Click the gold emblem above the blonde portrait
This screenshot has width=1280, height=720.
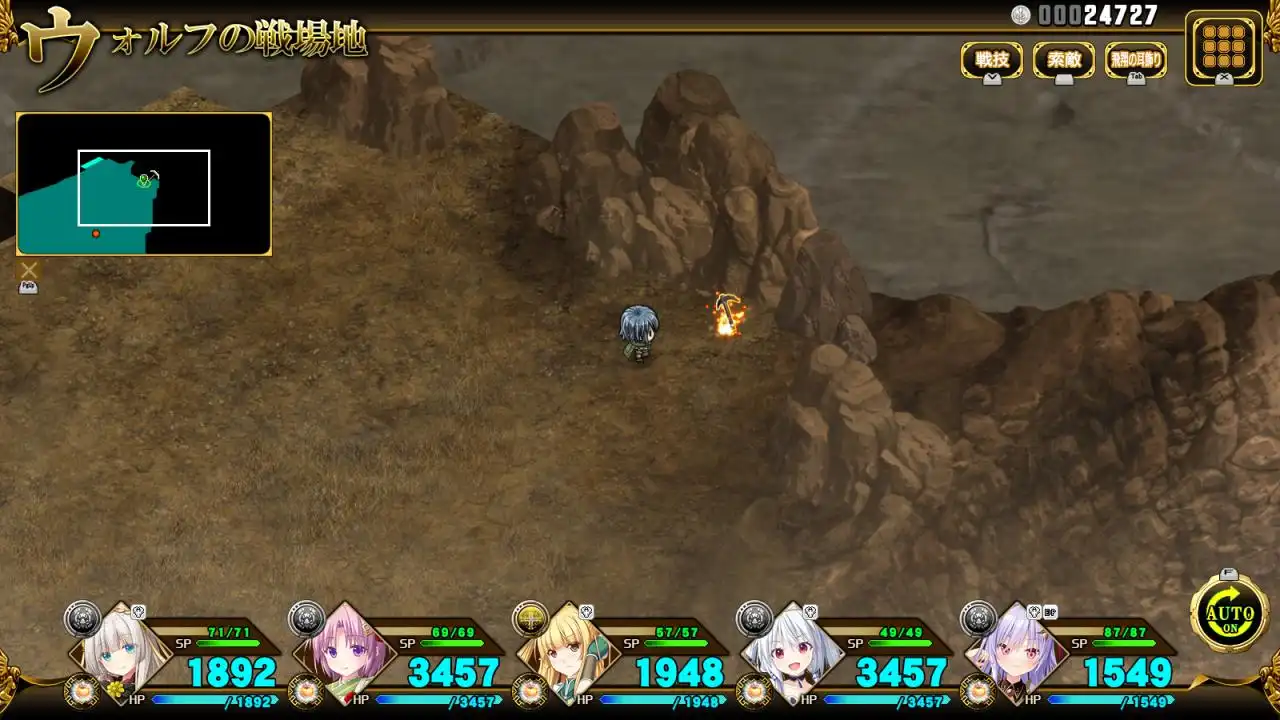pyautogui.click(x=530, y=618)
